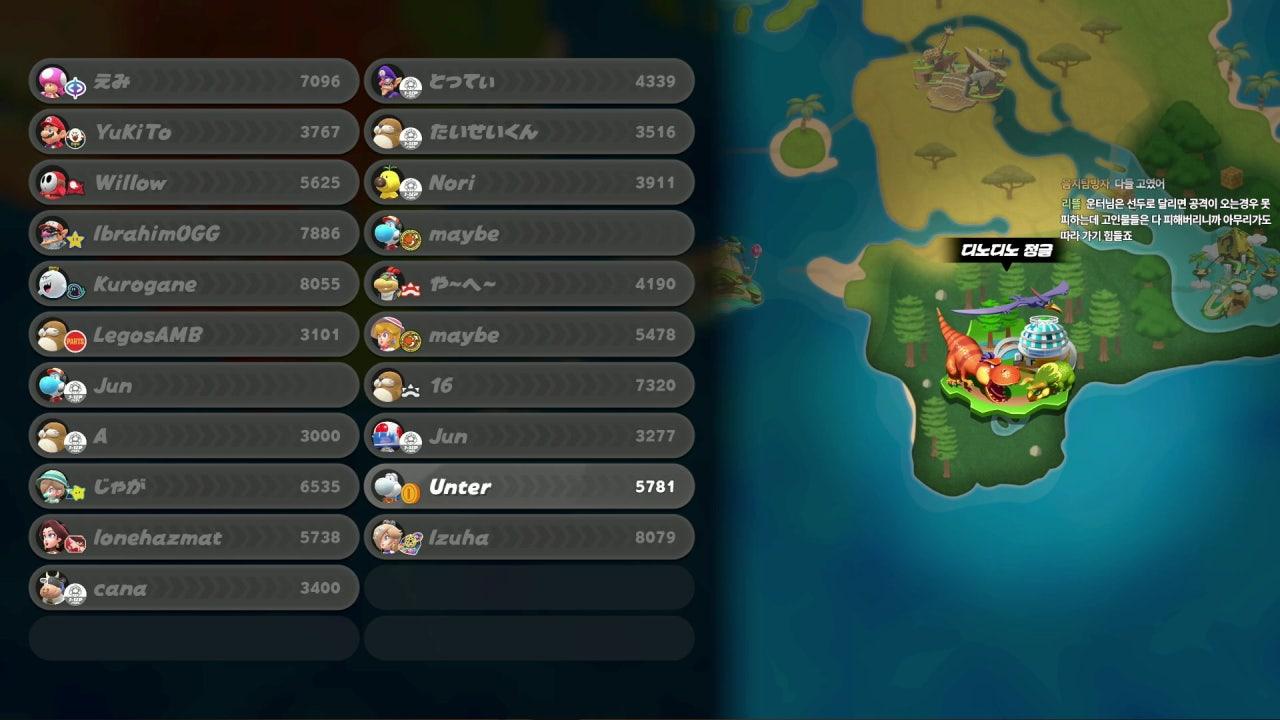Click the 디노디노 정글 course marker label

point(1006,250)
